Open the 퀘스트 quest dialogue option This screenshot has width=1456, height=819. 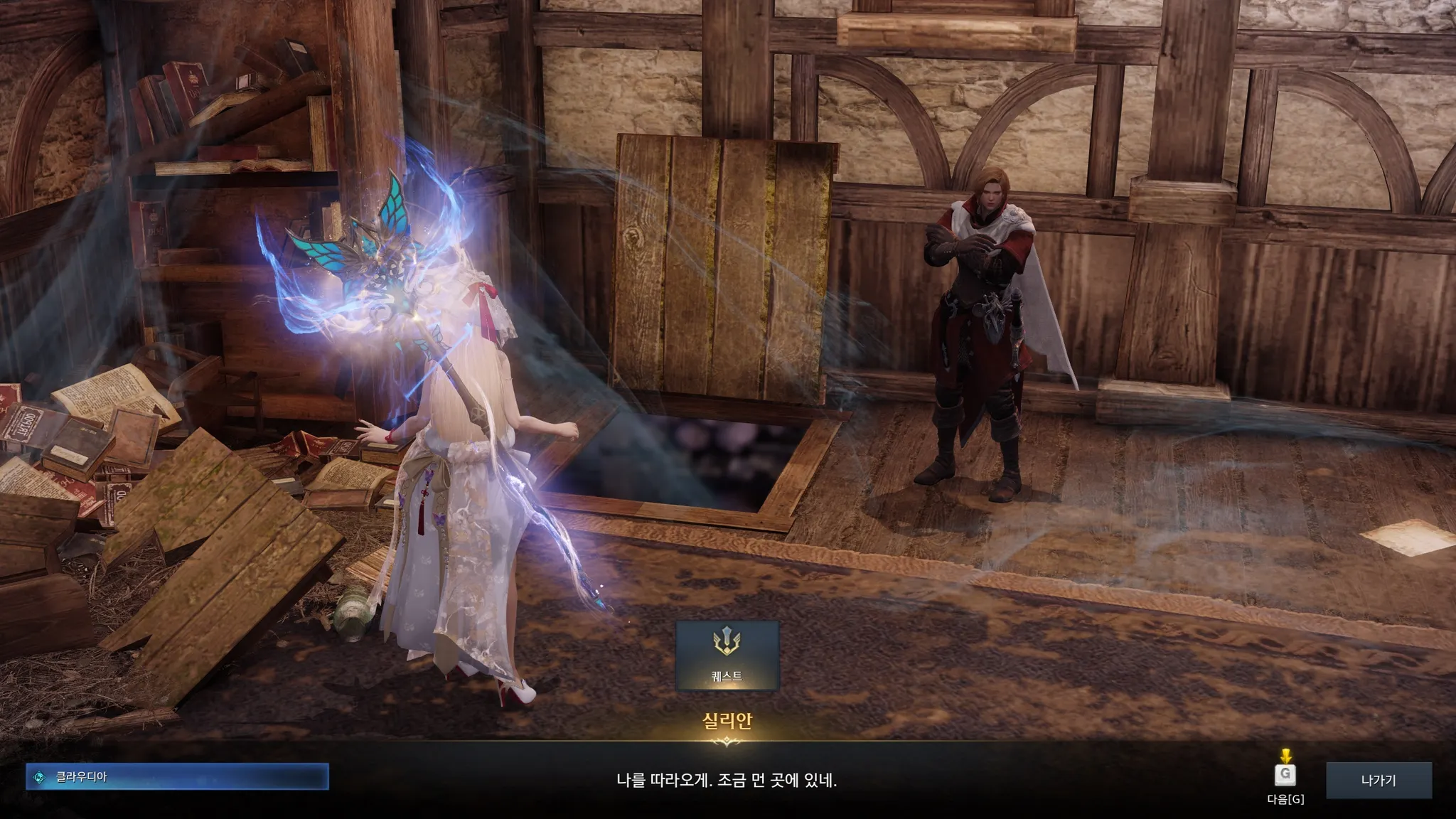pyautogui.click(x=727, y=655)
